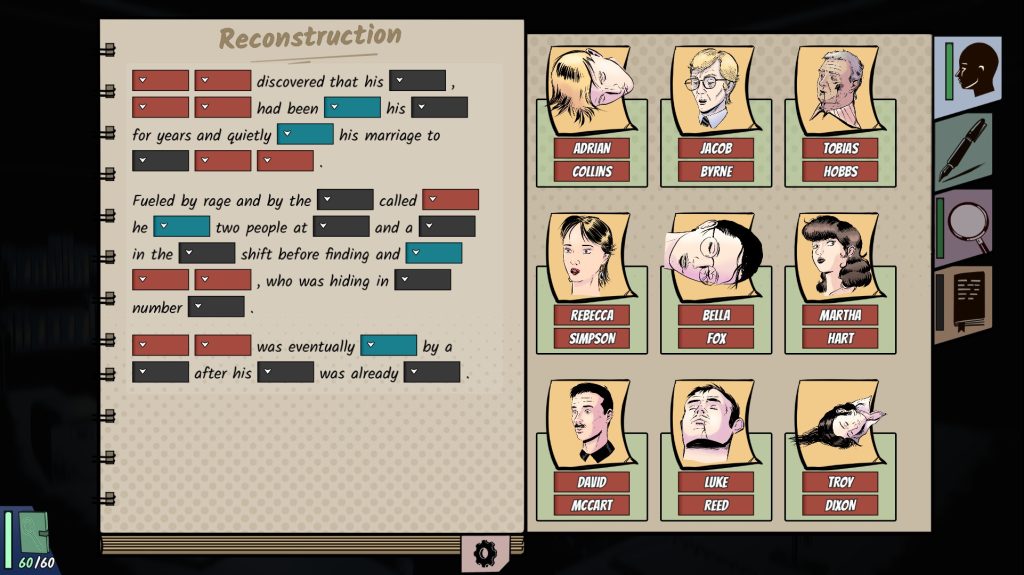Image resolution: width=1024 pixels, height=575 pixels.
Task: Open the blue dropdown before 'two people at'
Action: coord(181,227)
